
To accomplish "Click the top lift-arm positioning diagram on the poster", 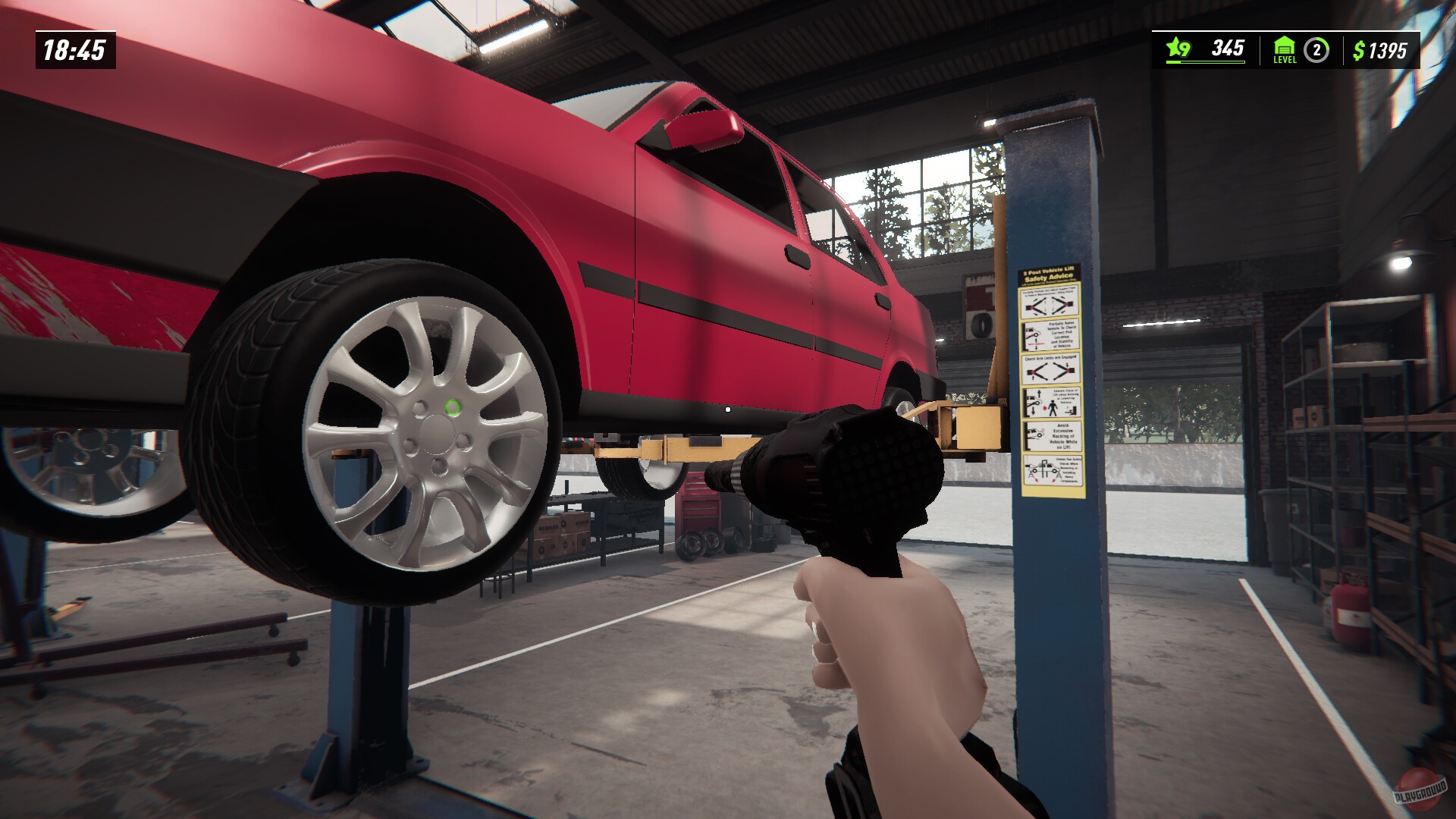I will pyautogui.click(x=1051, y=303).
